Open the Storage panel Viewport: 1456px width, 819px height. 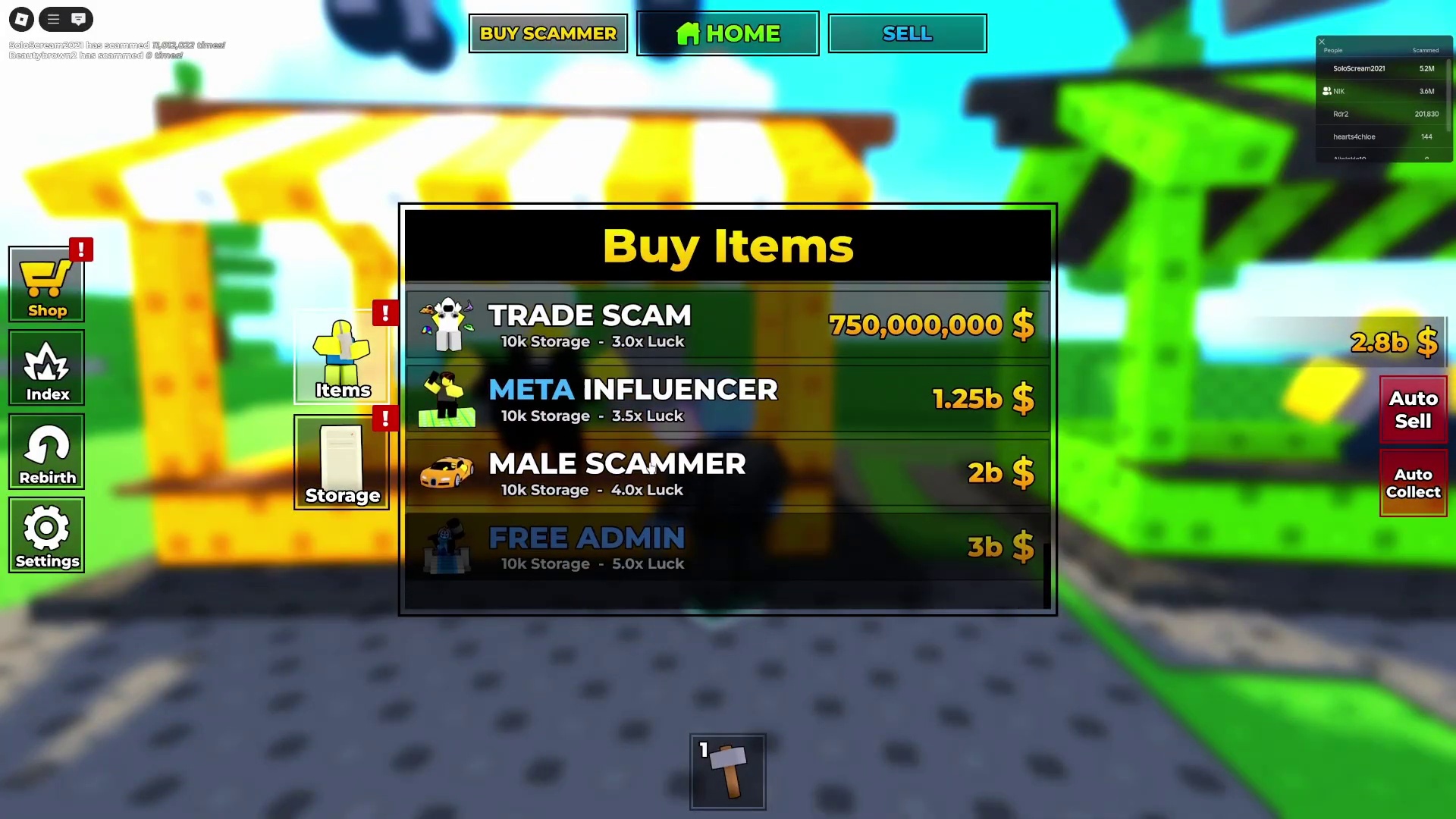tap(341, 463)
